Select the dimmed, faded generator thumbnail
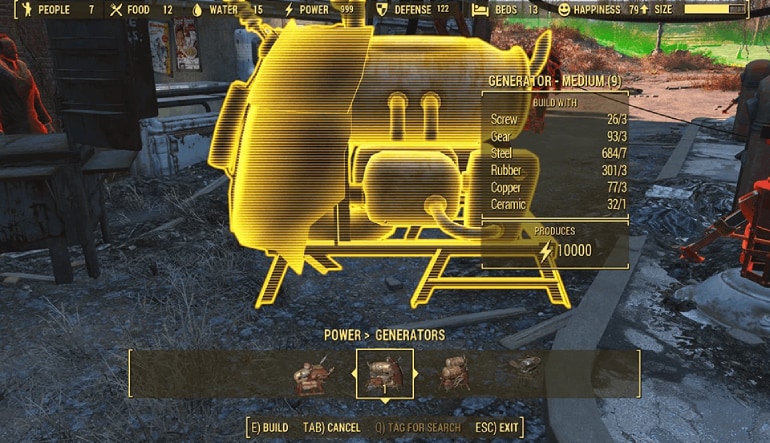The image size is (770, 443). [524, 366]
